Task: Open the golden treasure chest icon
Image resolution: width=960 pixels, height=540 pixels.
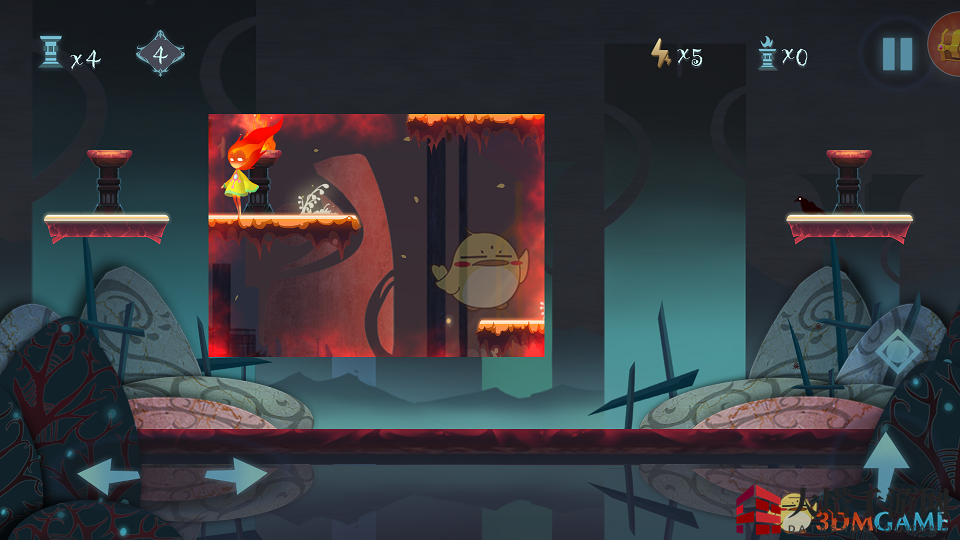Action: (x=946, y=45)
